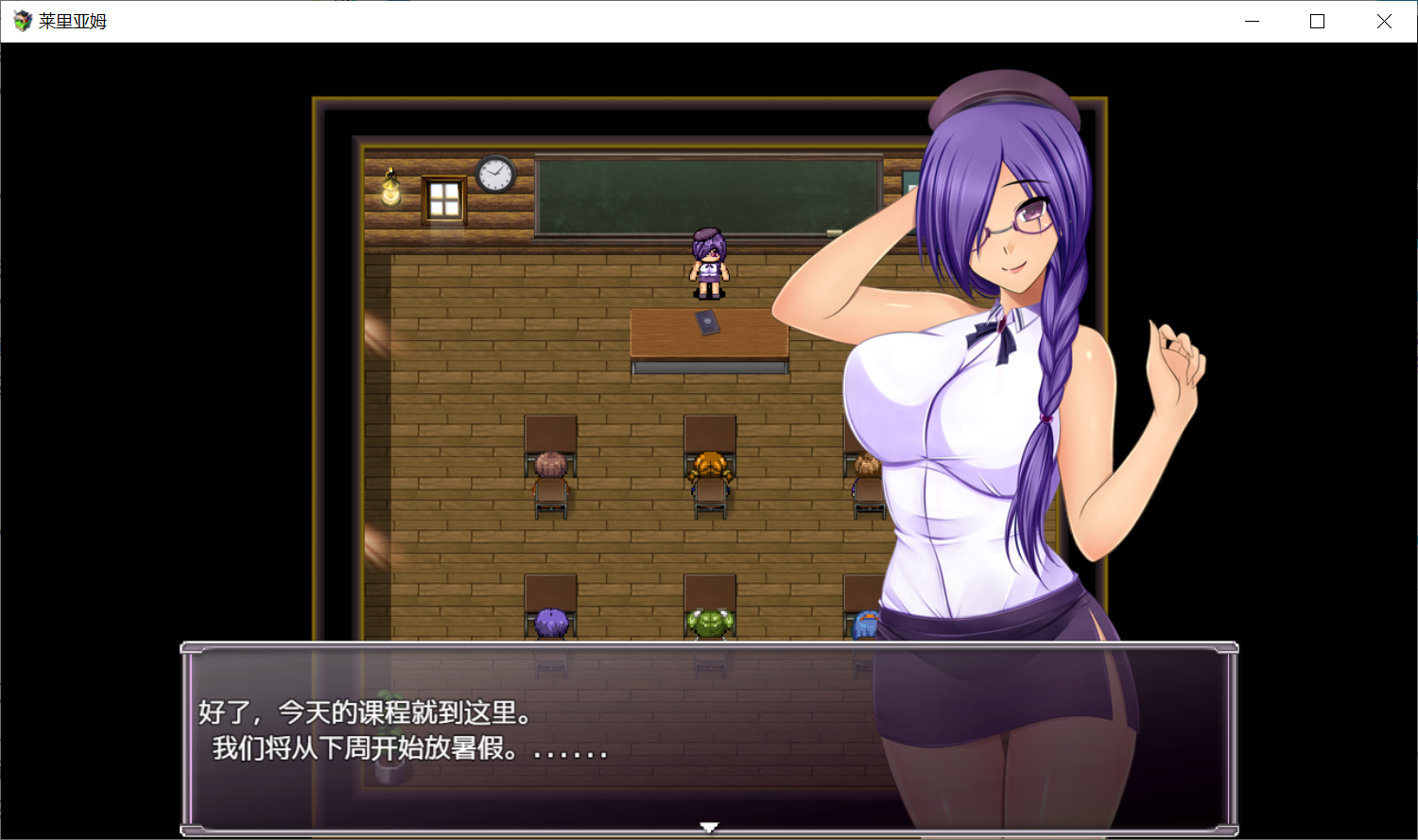This screenshot has width=1418, height=840.
Task: Click the game title 莱里亚姆 in the title bar
Action: (x=73, y=21)
